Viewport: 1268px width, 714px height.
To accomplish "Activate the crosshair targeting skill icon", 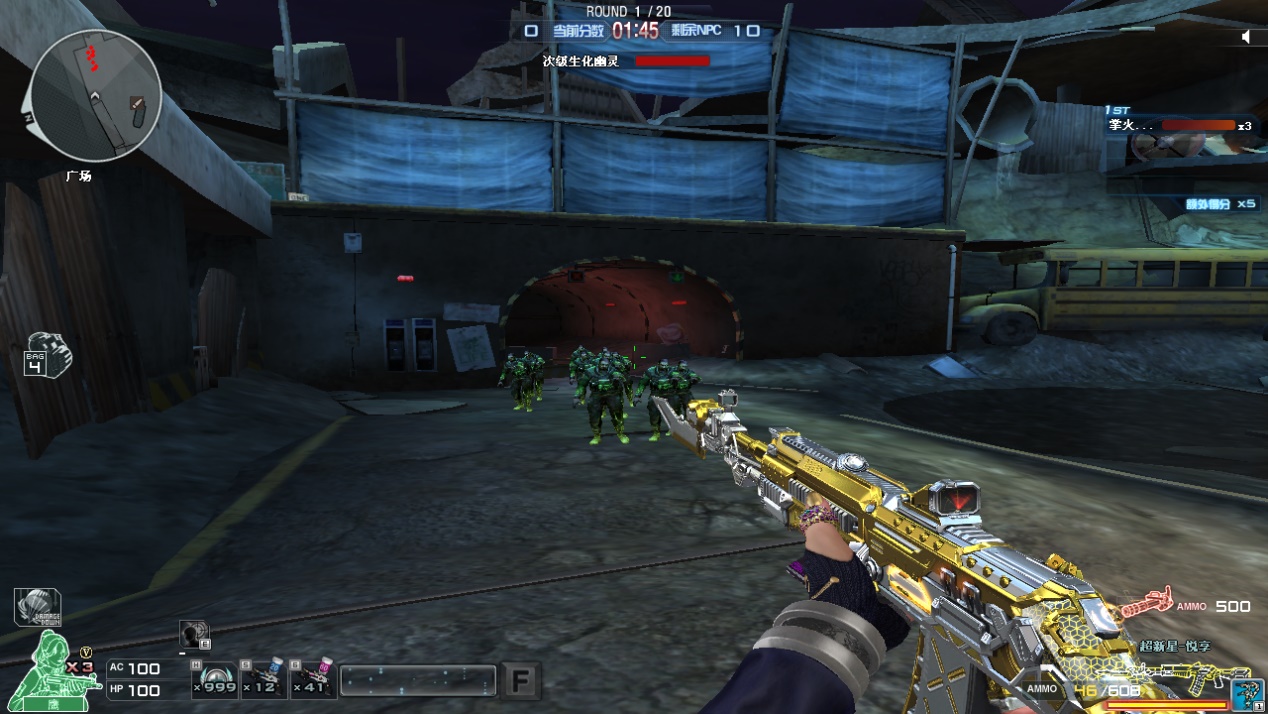I will (x=194, y=634).
